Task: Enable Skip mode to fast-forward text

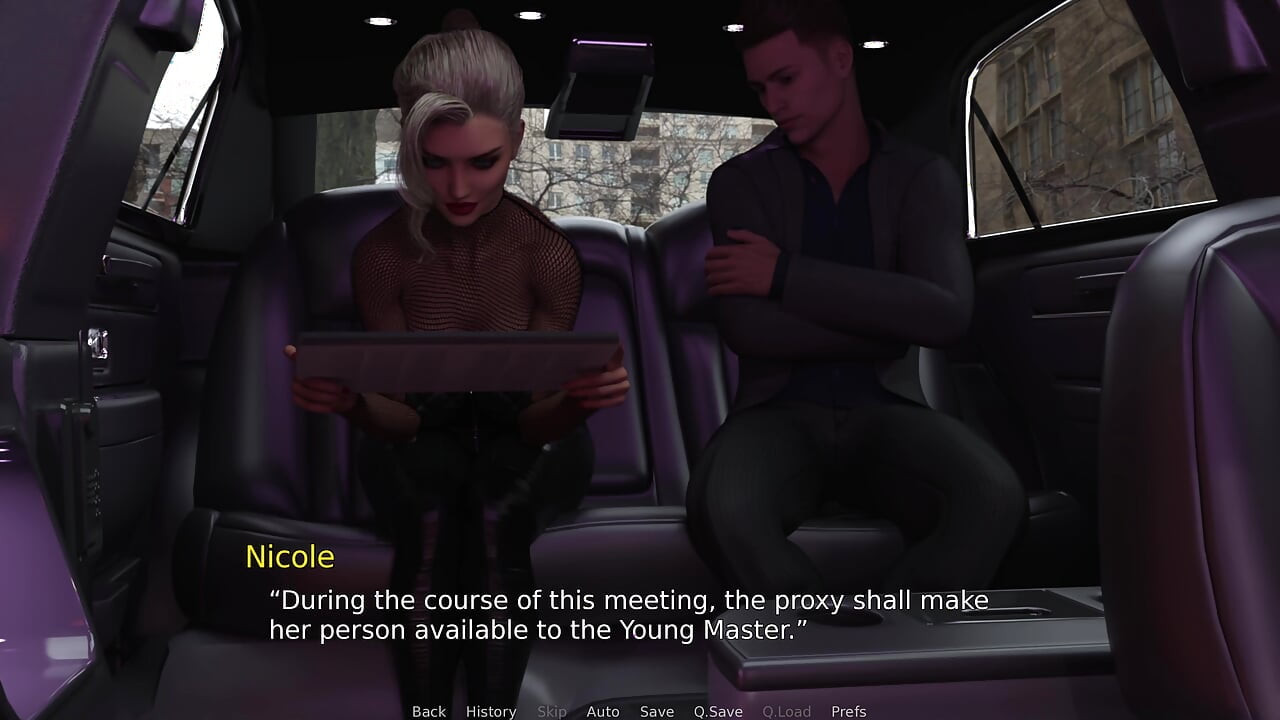Action: pyautogui.click(x=553, y=711)
